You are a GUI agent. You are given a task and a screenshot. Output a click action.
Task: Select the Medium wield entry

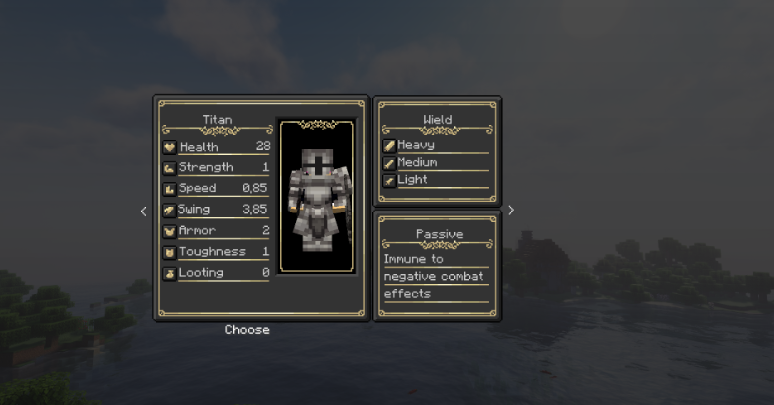point(436,163)
